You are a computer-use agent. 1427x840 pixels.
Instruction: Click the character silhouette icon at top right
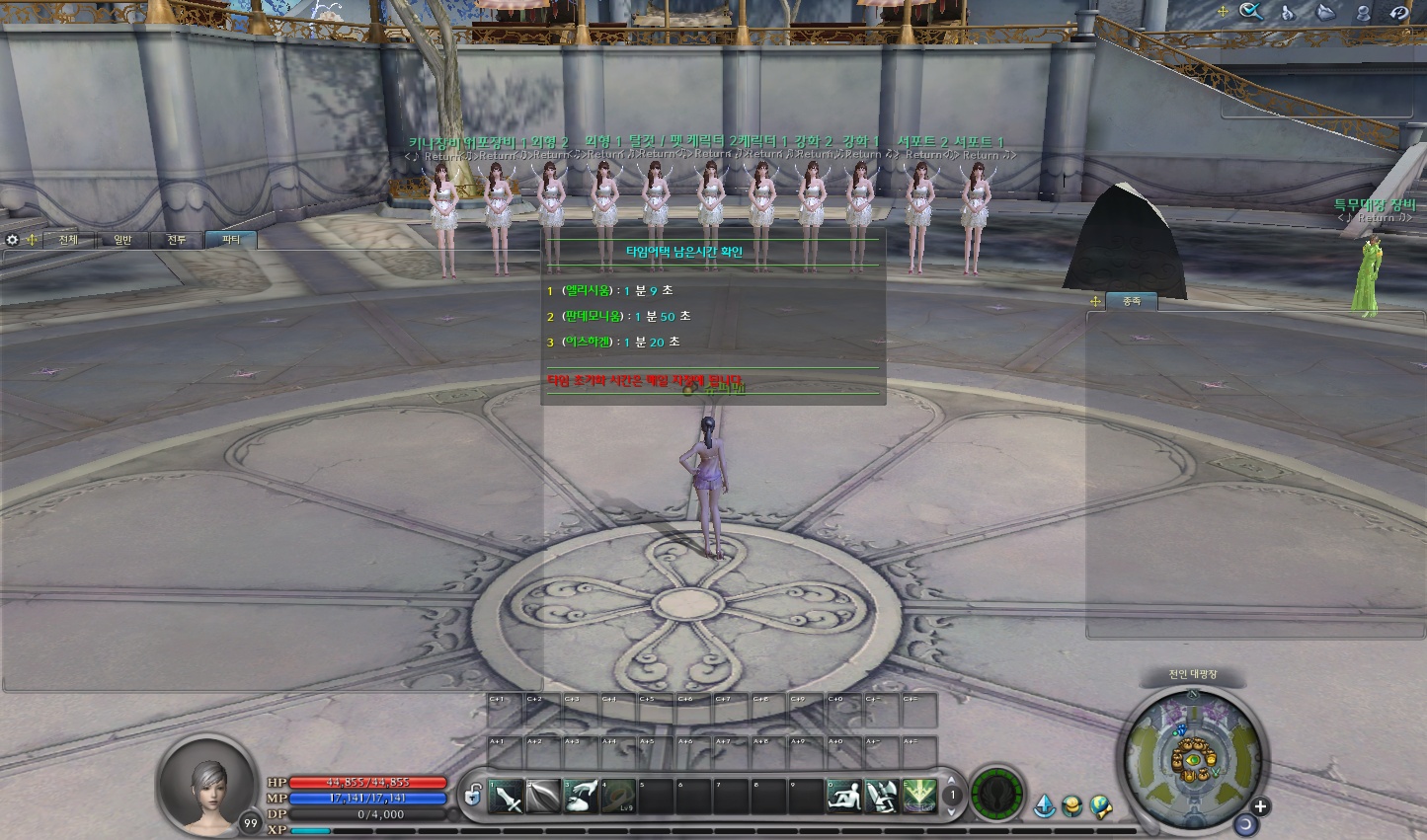(x=1363, y=13)
